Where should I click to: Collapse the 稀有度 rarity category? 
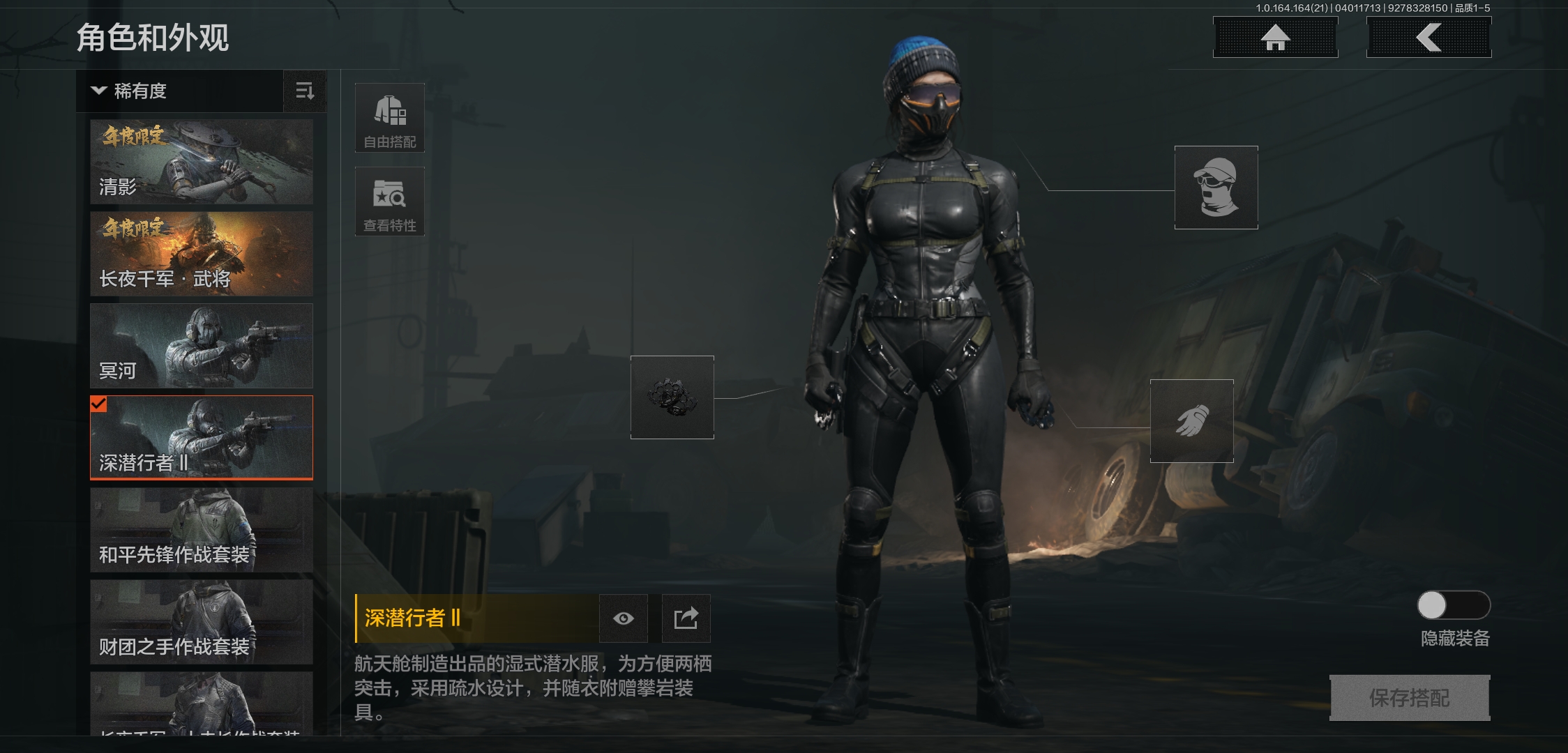pyautogui.click(x=99, y=91)
